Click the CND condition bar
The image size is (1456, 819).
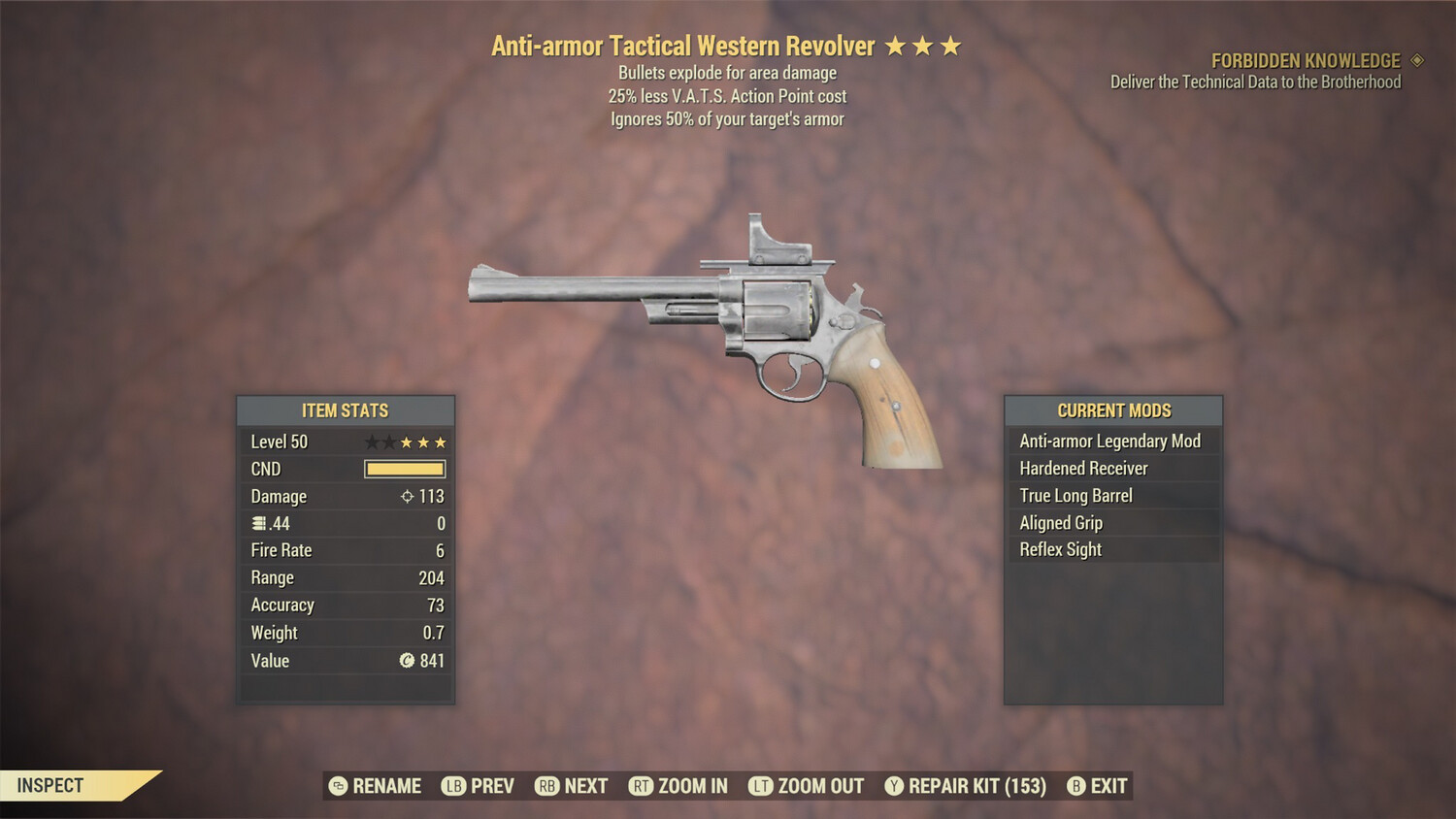click(405, 469)
